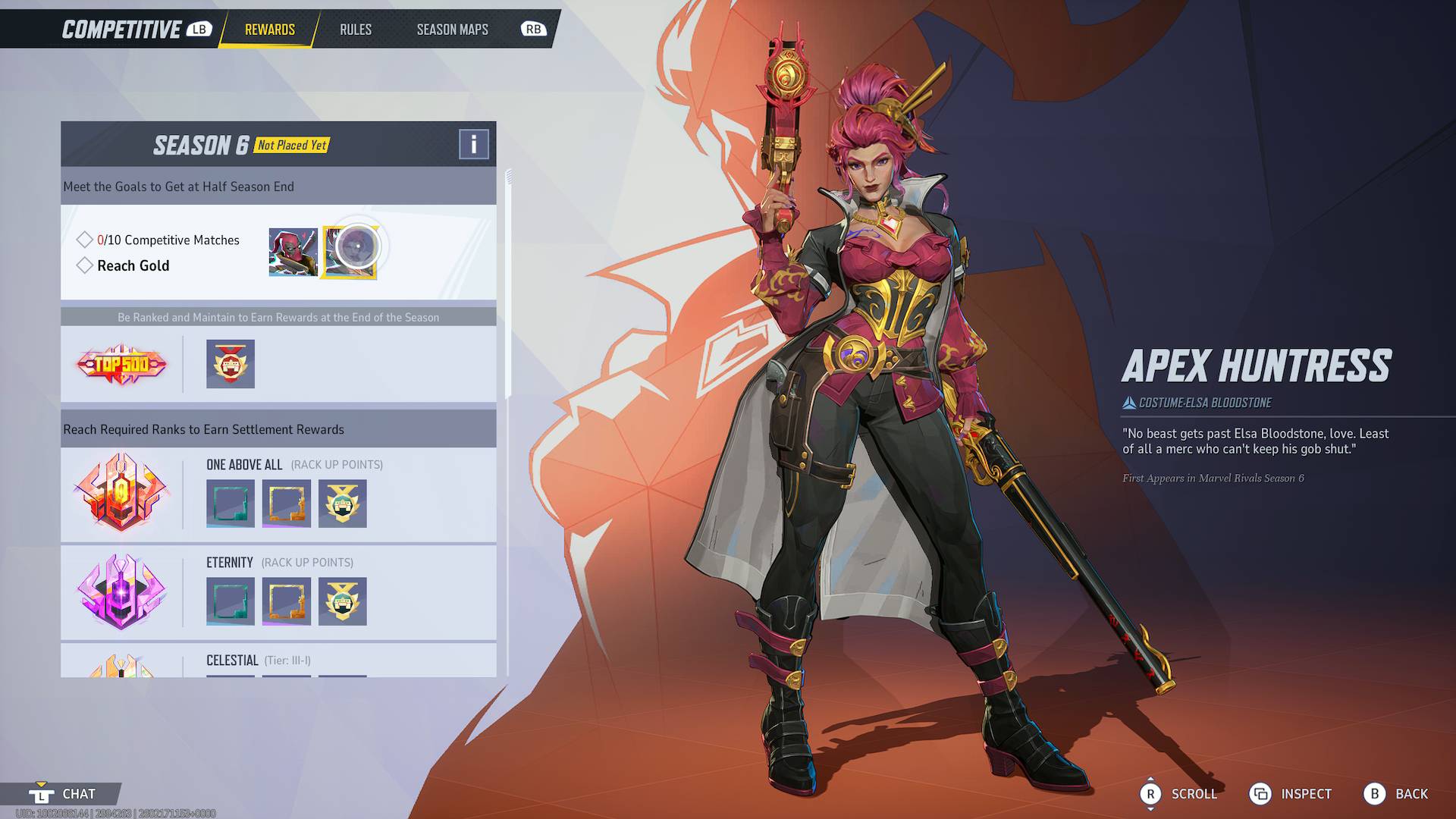
Task: Open the Season 6 info popup
Action: [x=472, y=143]
